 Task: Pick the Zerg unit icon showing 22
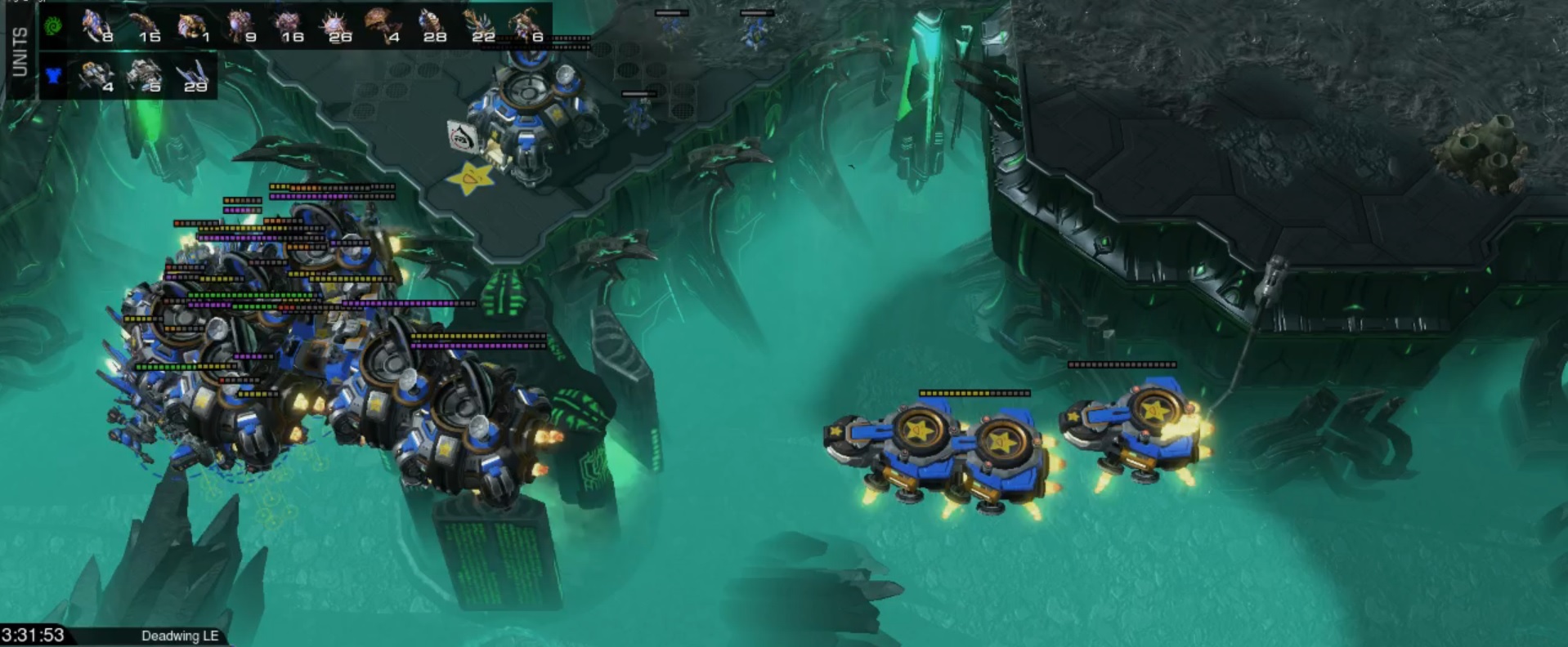tap(477, 25)
